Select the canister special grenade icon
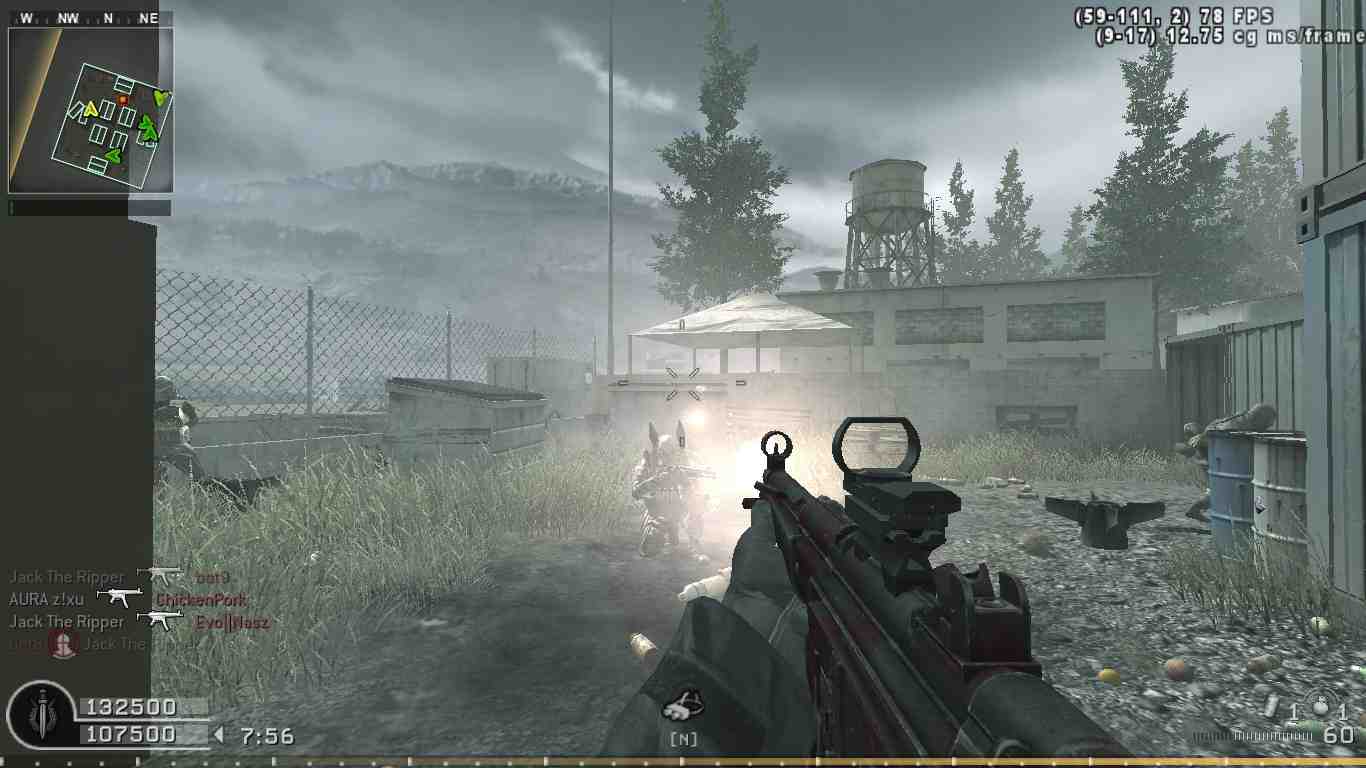This screenshot has height=768, width=1366. point(1272,707)
